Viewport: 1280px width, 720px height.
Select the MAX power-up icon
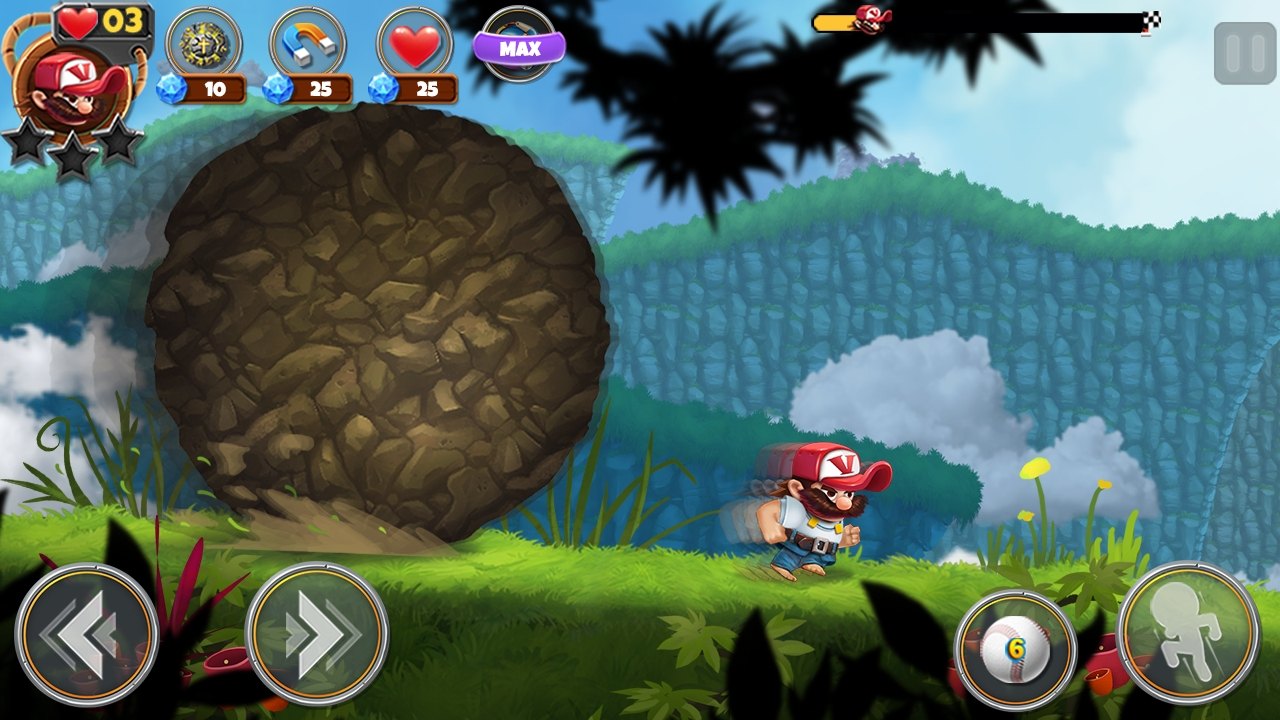[519, 45]
